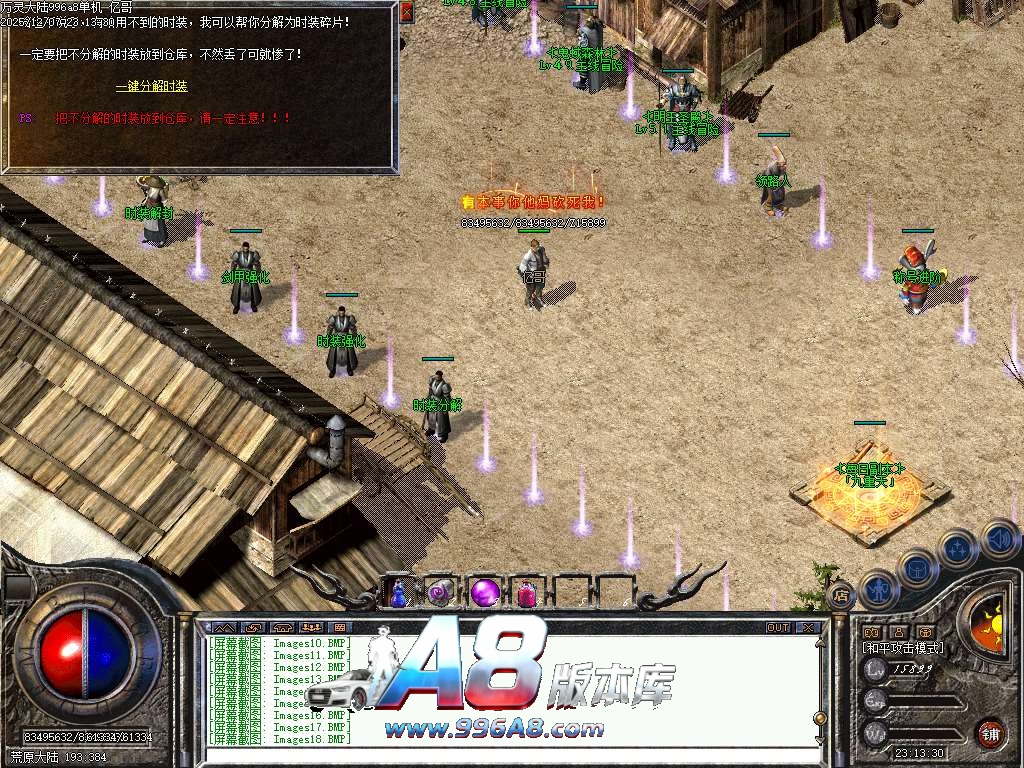Use the red pouch belt item
This screenshot has width=1024, height=768.
coord(527,594)
